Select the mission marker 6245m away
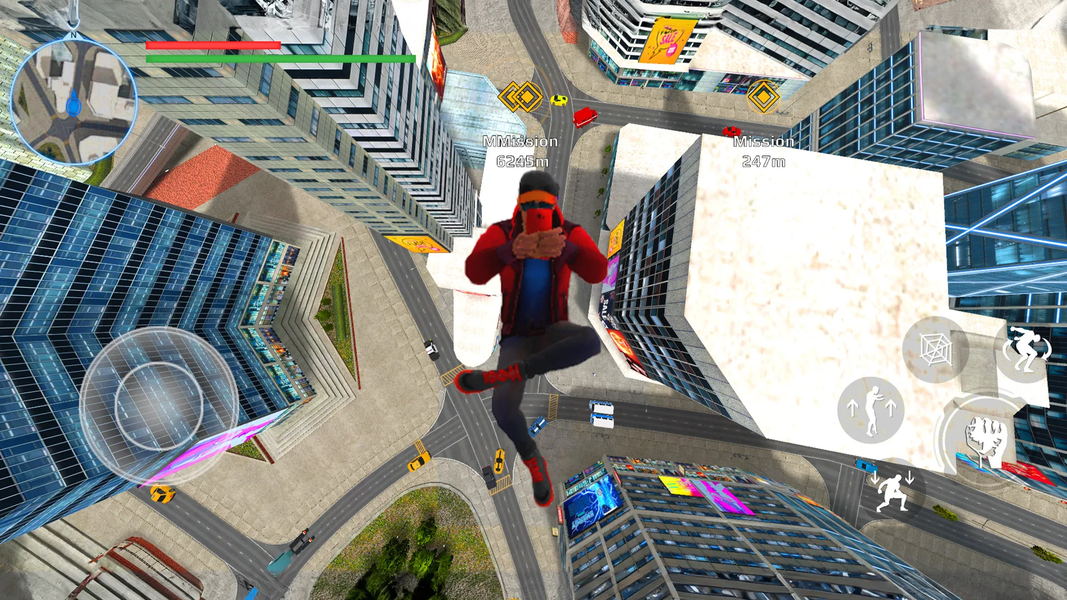 pyautogui.click(x=520, y=97)
